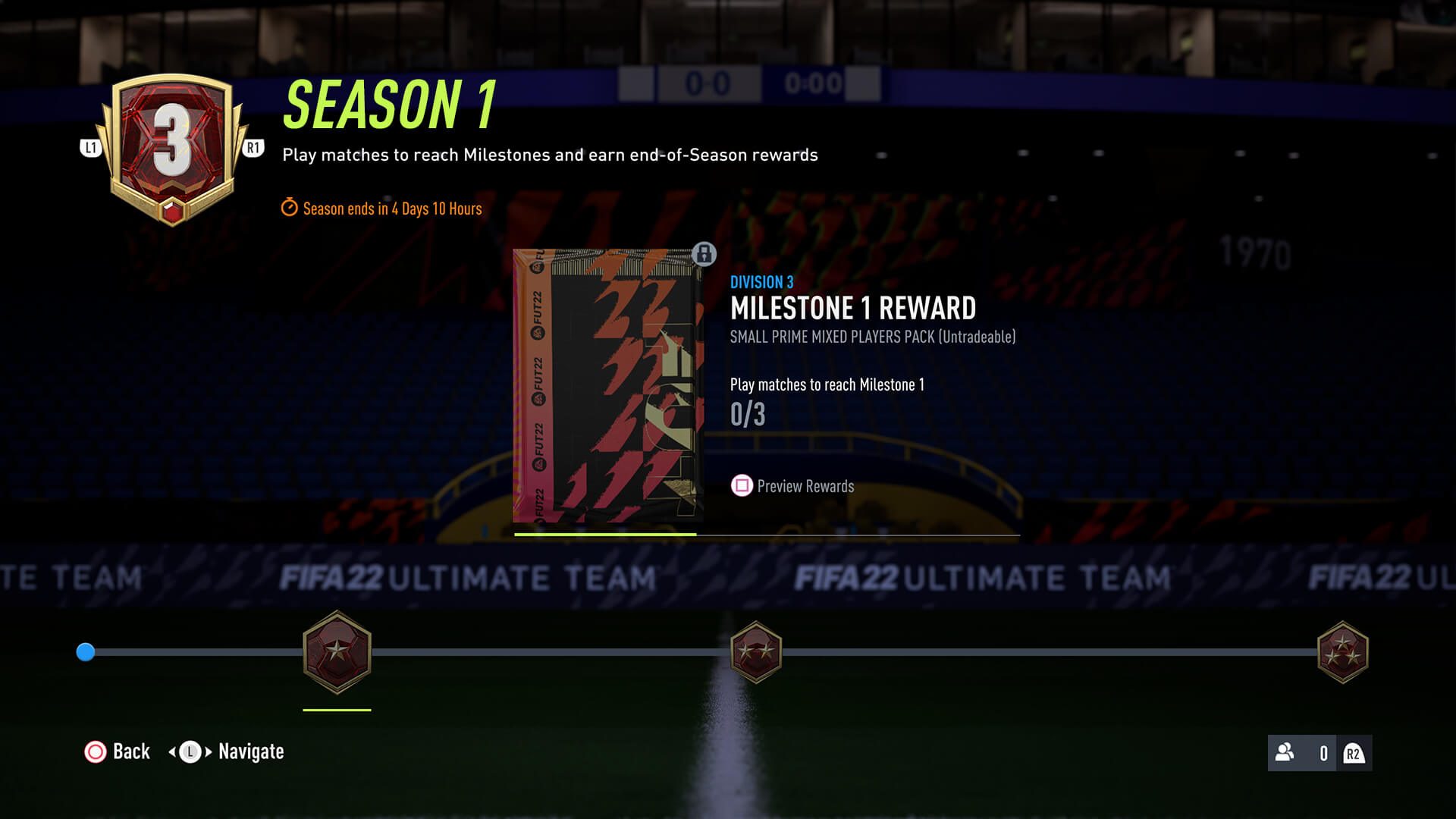Select the Milestone 2 badge in the middle
Image resolution: width=1456 pixels, height=819 pixels.
(756, 652)
